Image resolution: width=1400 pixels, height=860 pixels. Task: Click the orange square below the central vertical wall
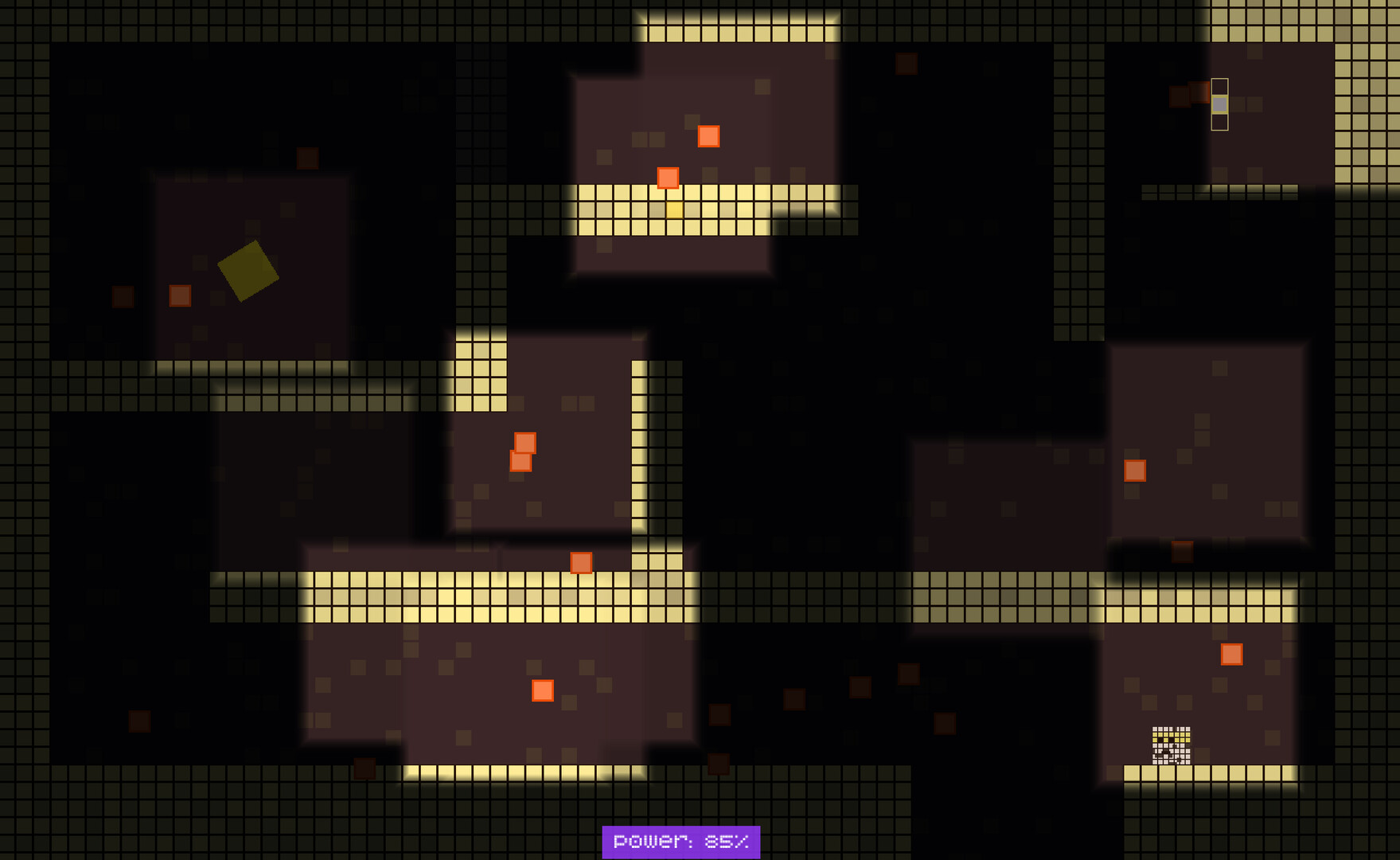point(582,562)
